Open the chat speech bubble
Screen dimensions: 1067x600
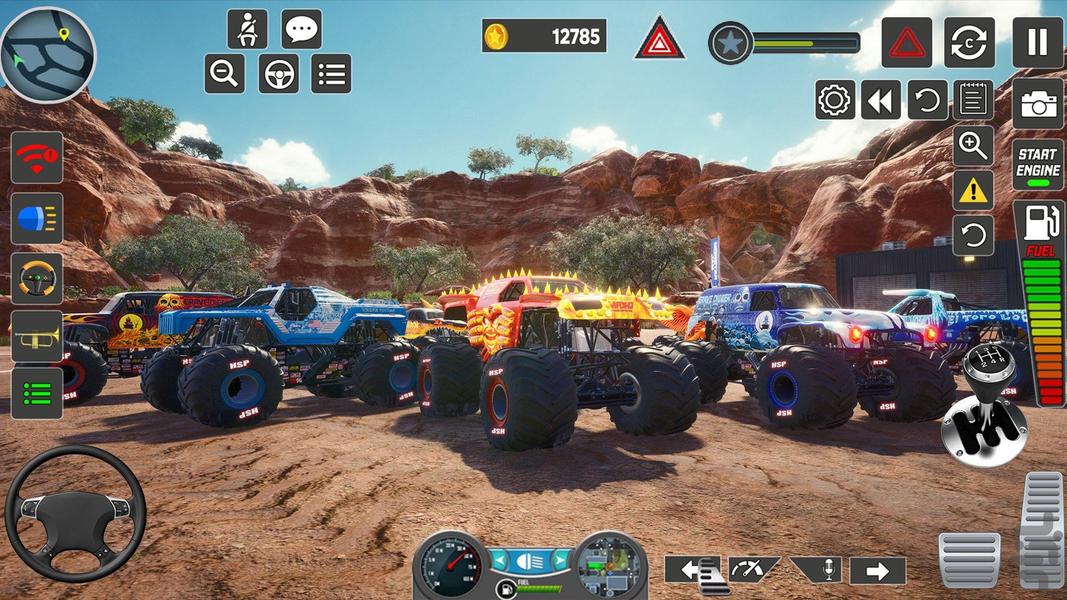(x=301, y=29)
